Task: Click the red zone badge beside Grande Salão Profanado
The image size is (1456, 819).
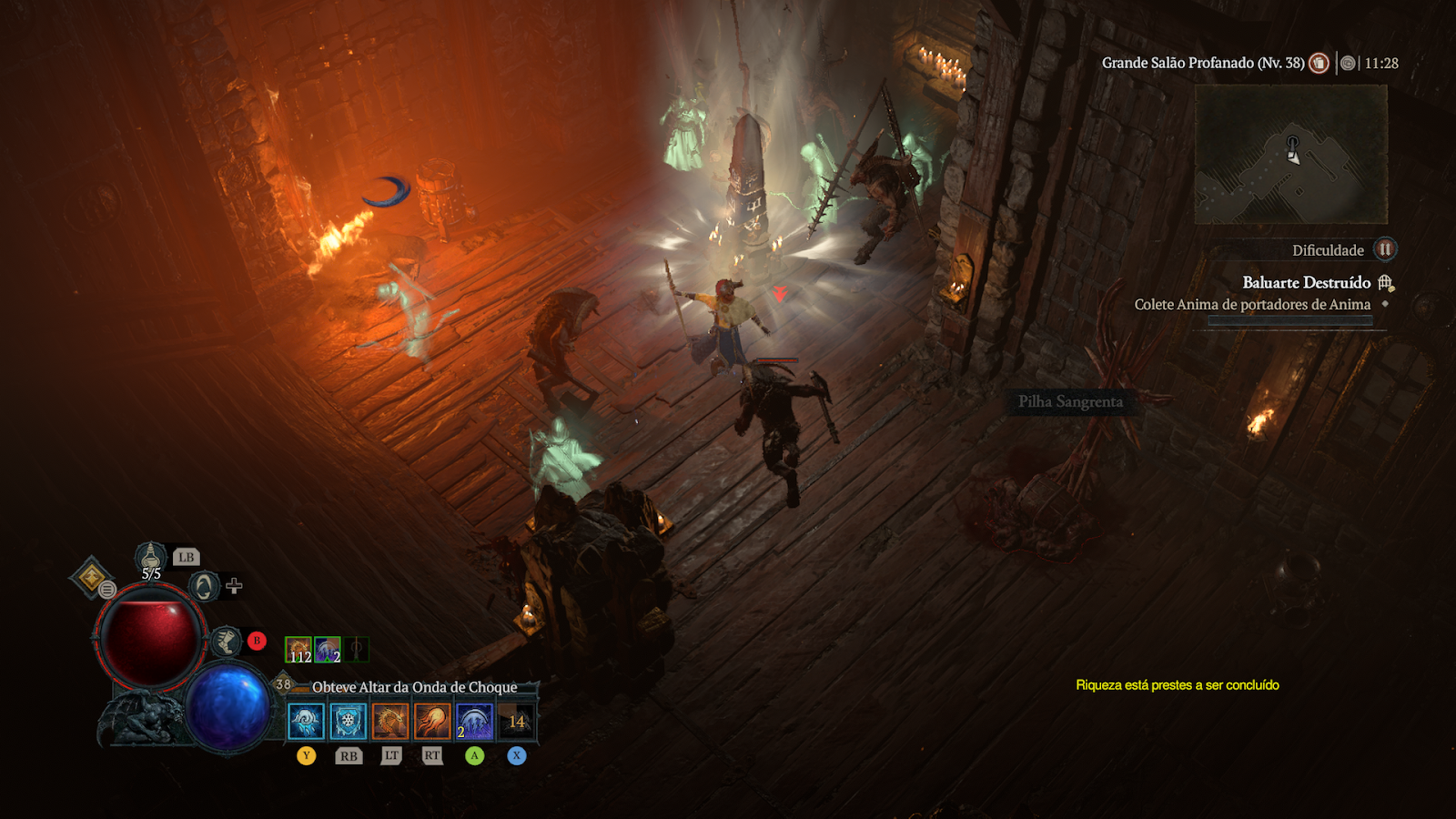Action: (1319, 63)
